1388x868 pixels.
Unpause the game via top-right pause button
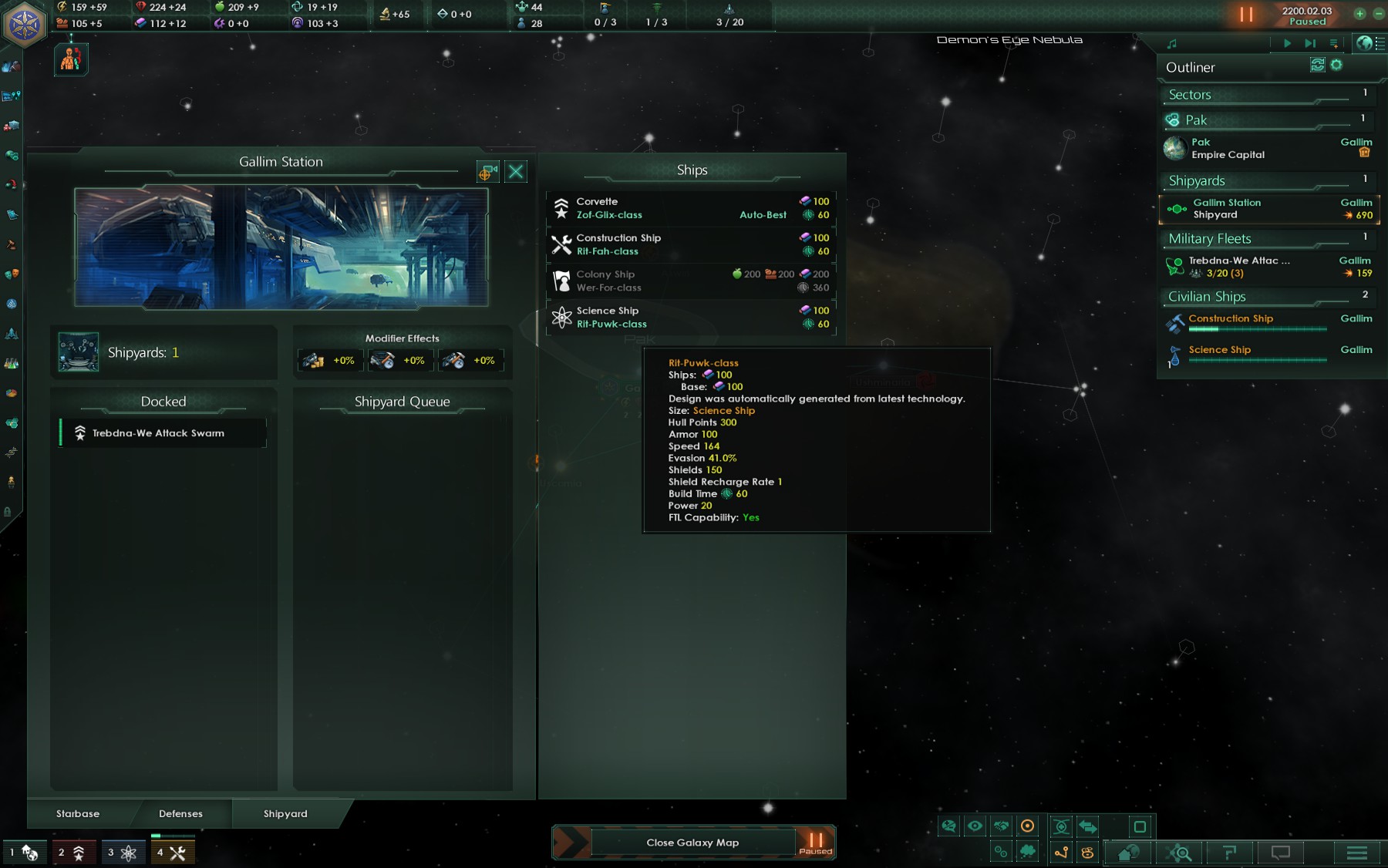[x=1246, y=14]
